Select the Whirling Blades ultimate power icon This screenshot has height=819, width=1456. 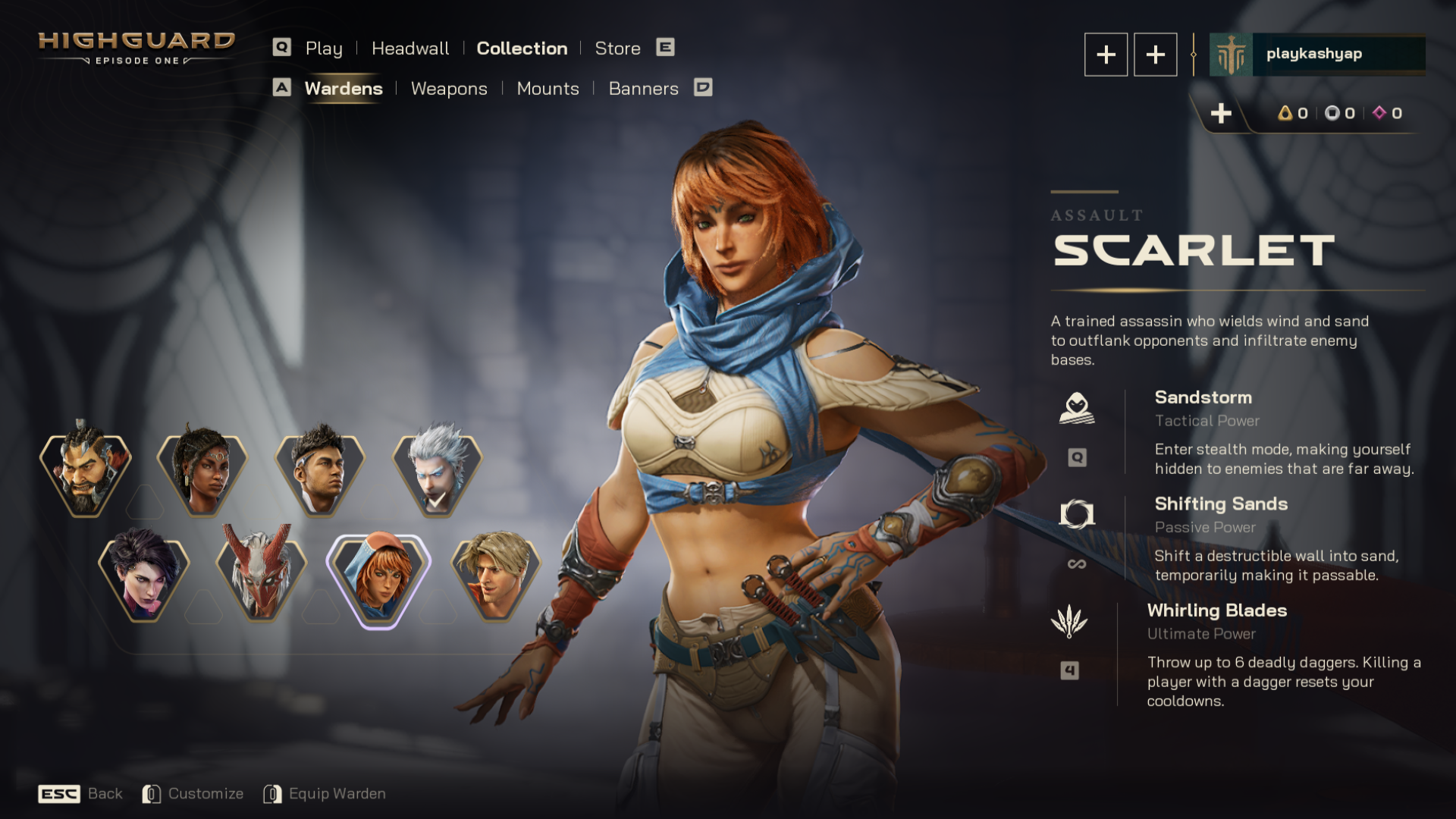1072,620
